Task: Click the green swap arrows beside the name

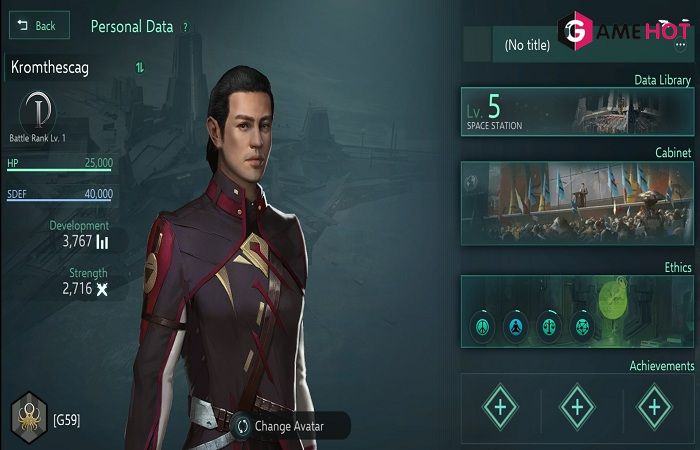Action: click(x=139, y=67)
